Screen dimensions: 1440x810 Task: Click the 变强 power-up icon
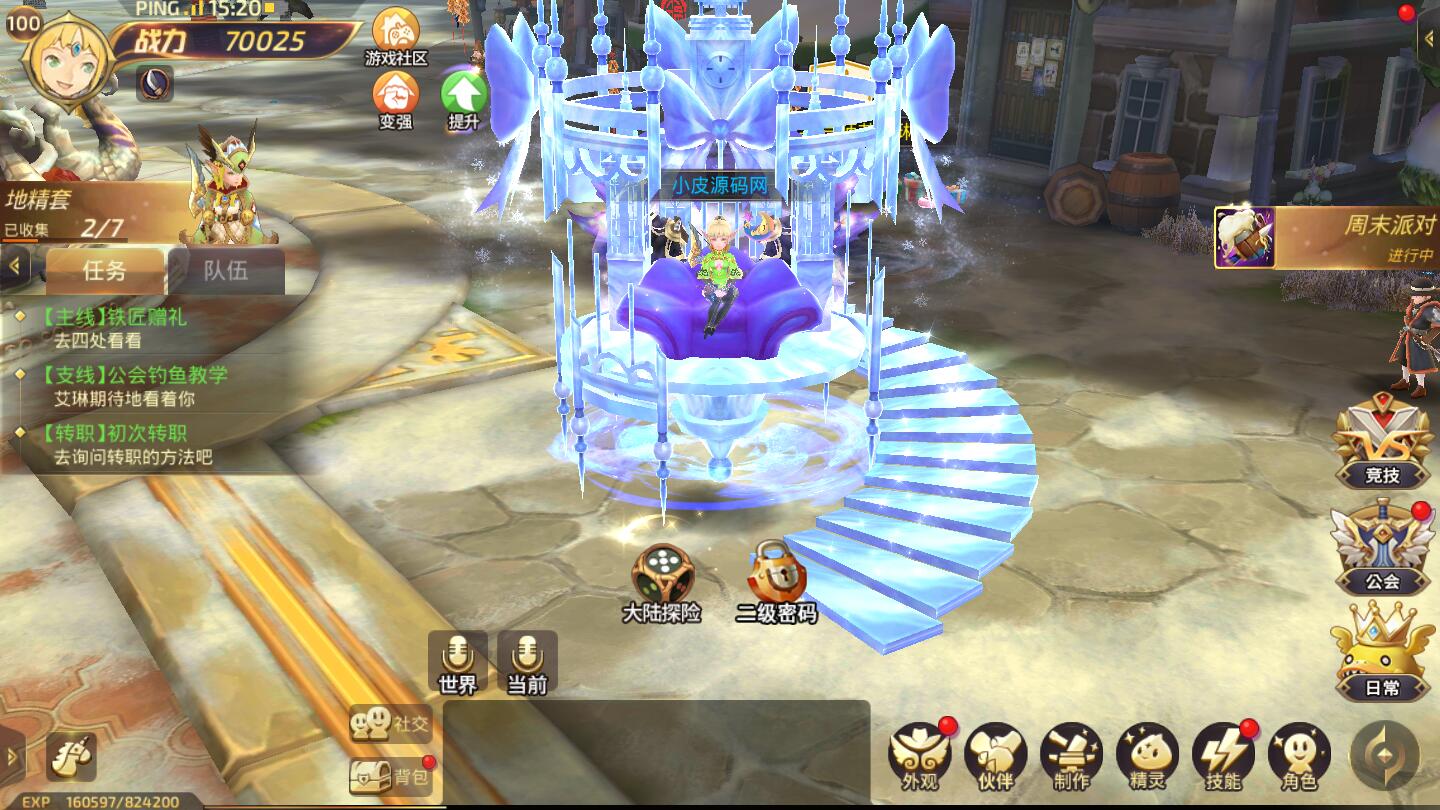[x=396, y=100]
